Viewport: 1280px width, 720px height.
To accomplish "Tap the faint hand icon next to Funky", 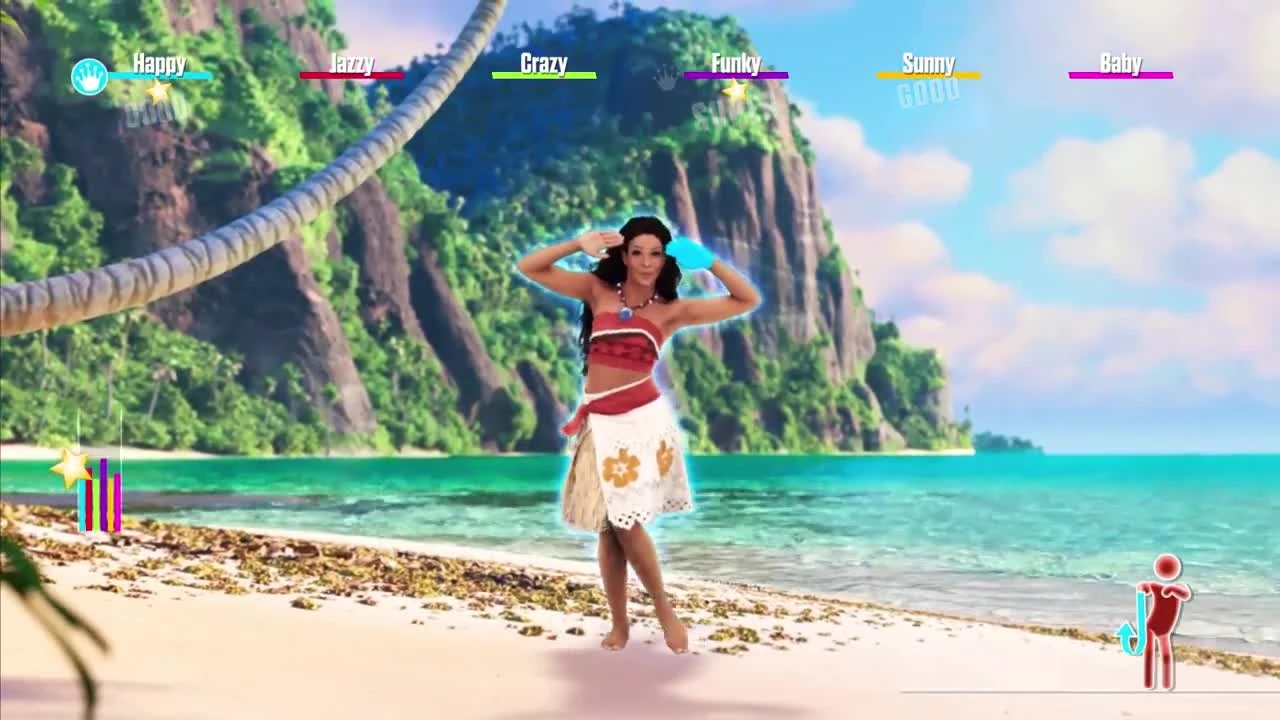I will click(663, 77).
